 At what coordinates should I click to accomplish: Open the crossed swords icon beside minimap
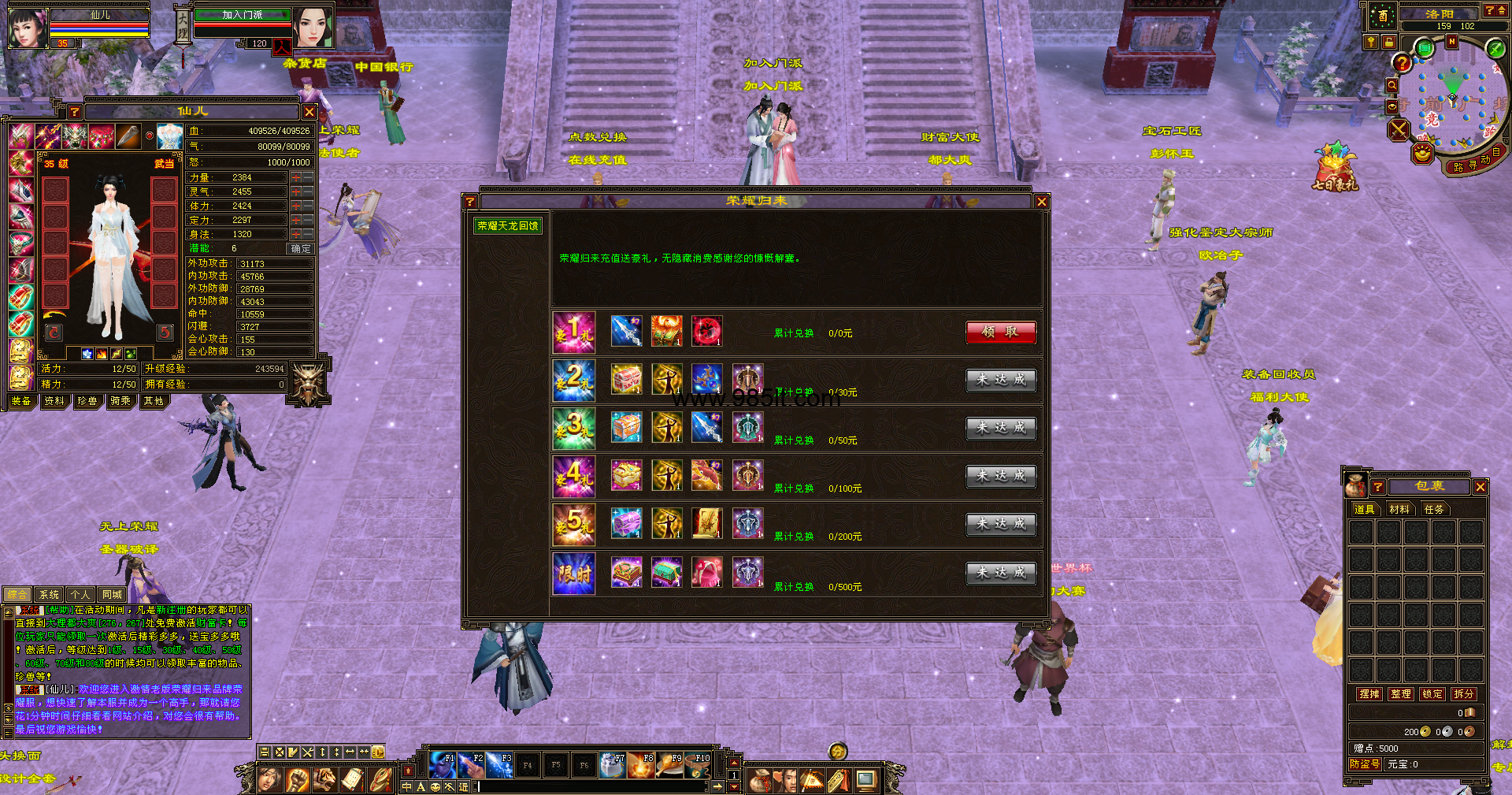pyautogui.click(x=1399, y=130)
